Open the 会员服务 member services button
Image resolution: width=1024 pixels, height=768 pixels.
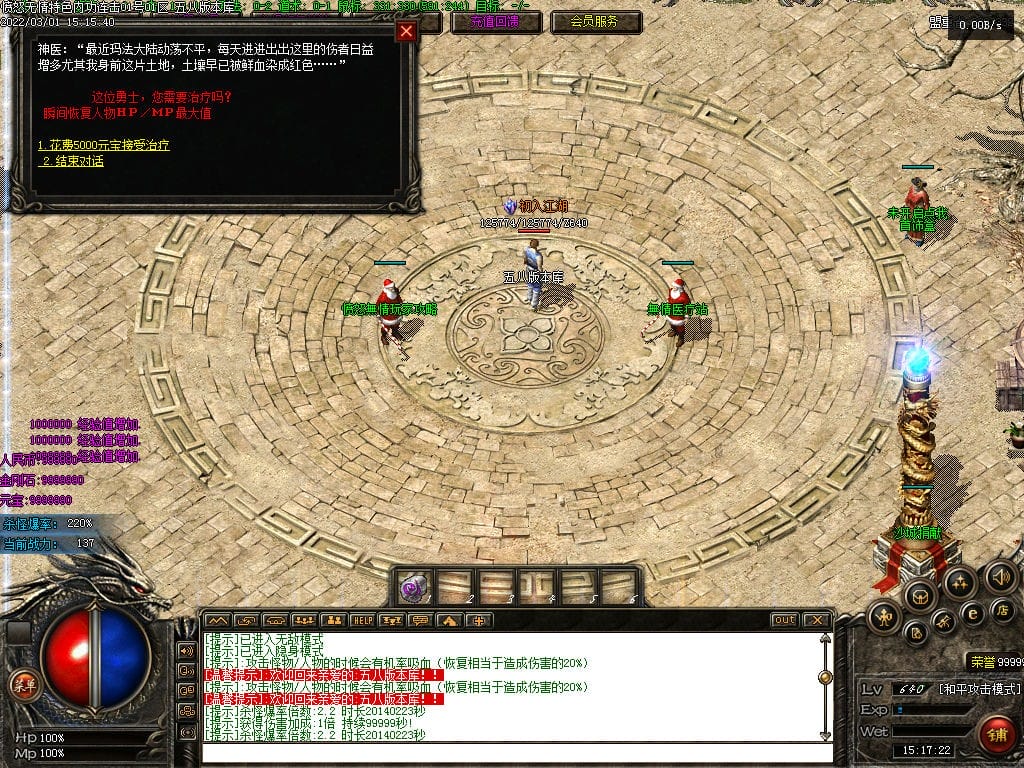click(594, 21)
